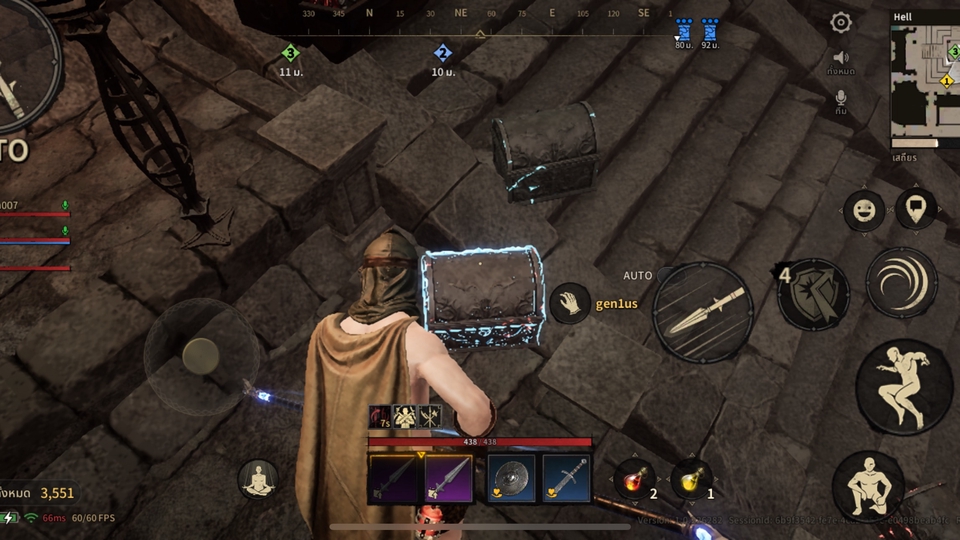Viewport: 960px width, 540px height.
Task: Use the red health potion
Action: click(x=634, y=480)
